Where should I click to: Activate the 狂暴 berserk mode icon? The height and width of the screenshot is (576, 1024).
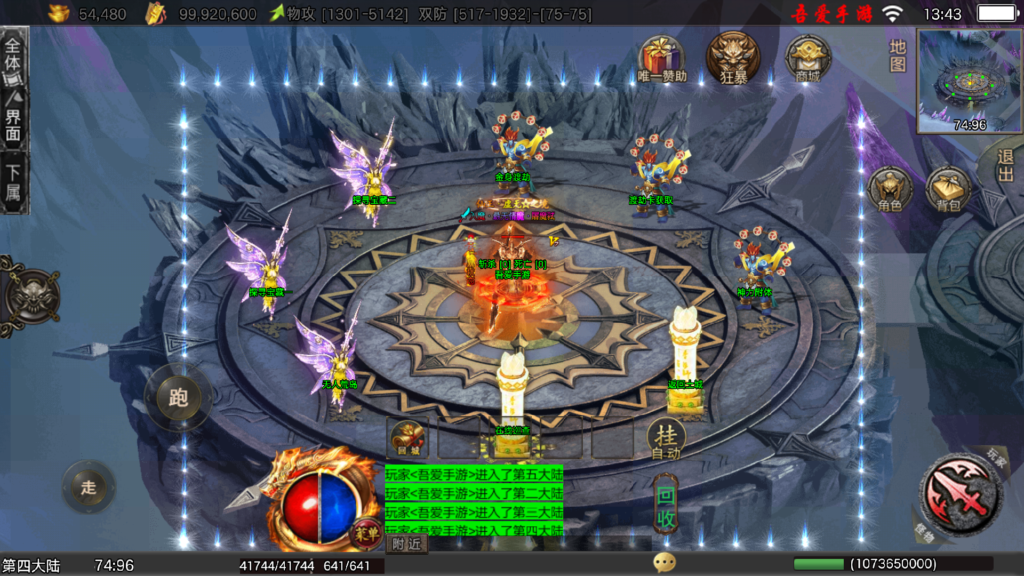pos(733,57)
